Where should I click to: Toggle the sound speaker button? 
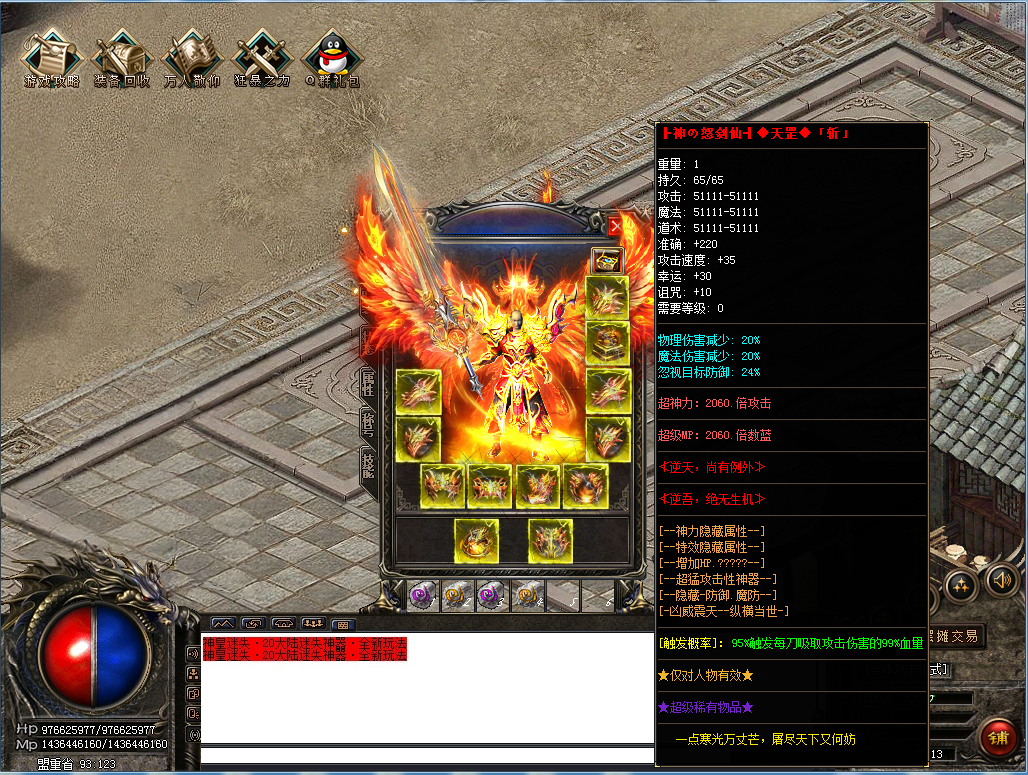tap(1000, 580)
